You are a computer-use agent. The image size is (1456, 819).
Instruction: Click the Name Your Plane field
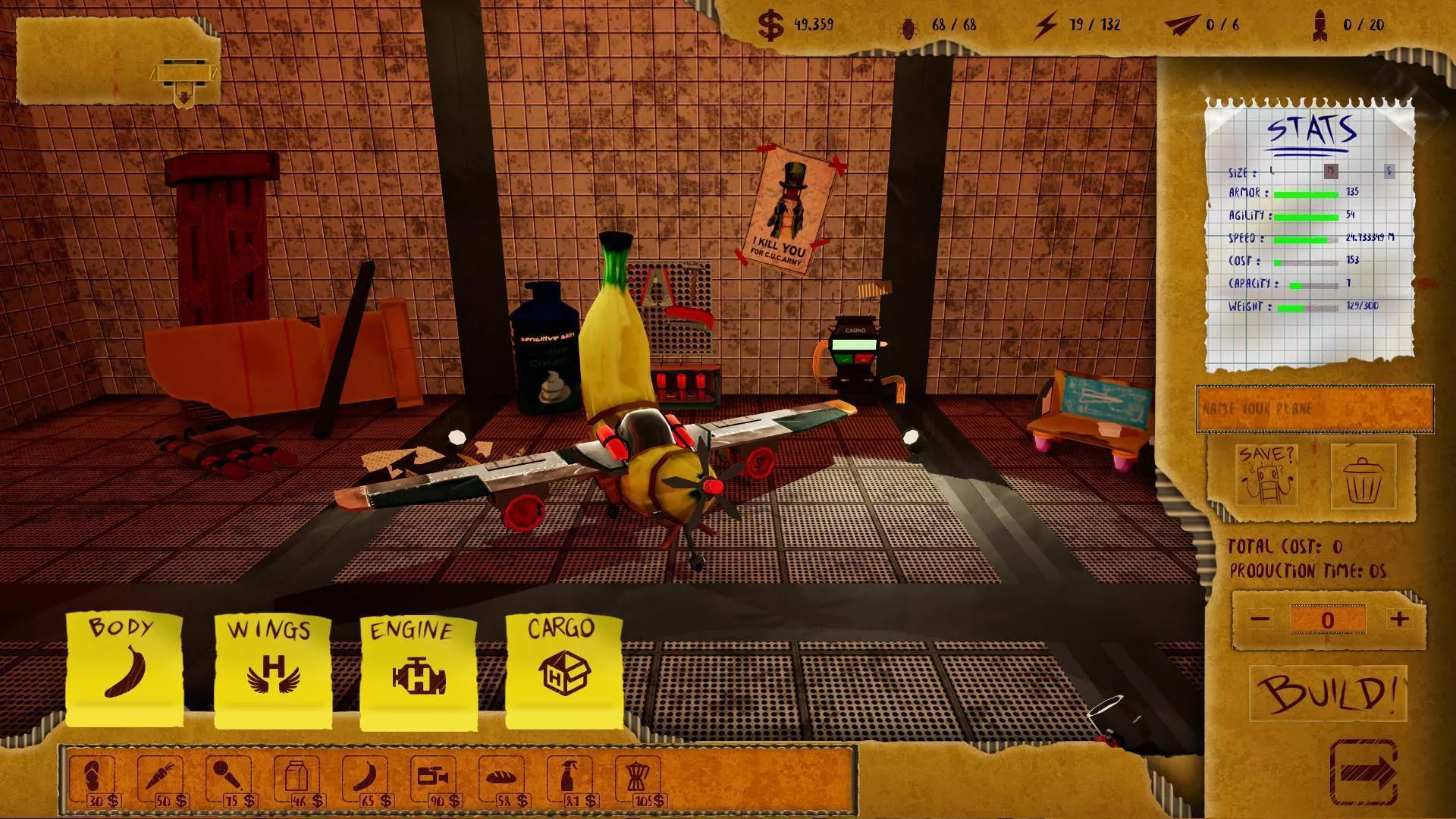pyautogui.click(x=1314, y=409)
